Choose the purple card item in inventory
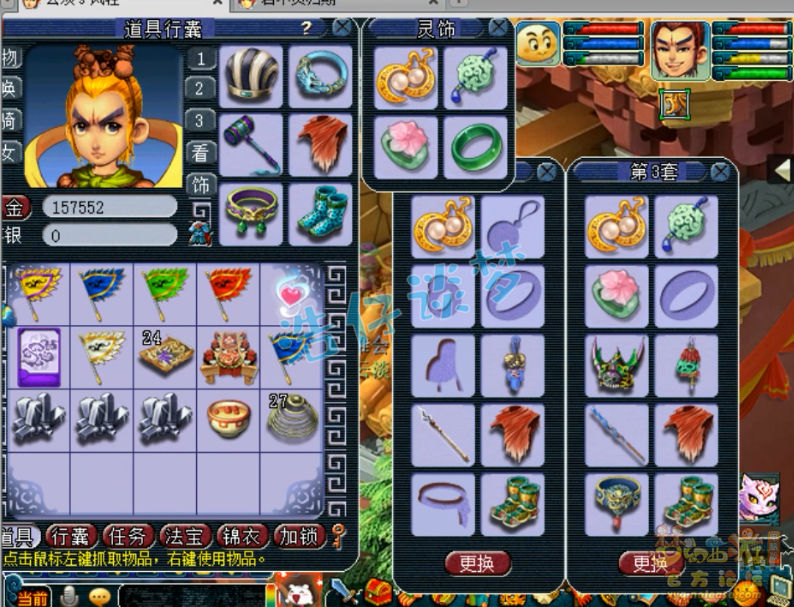The height and width of the screenshot is (607, 794). 38,354
